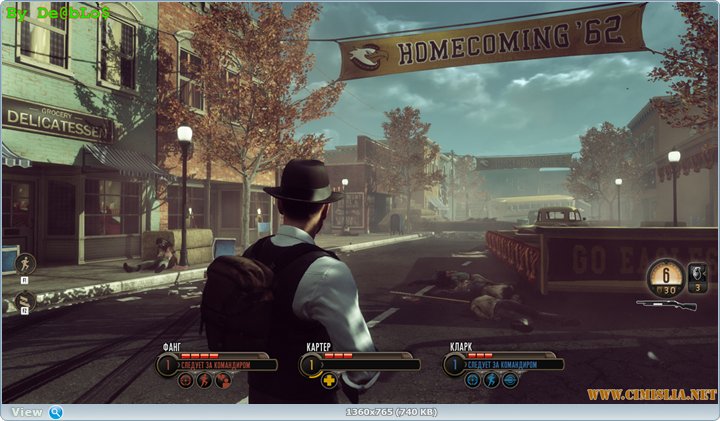Screen dimensions: 720x421
Task: Select Clark's blue crosshair ability icon
Action: click(472, 380)
